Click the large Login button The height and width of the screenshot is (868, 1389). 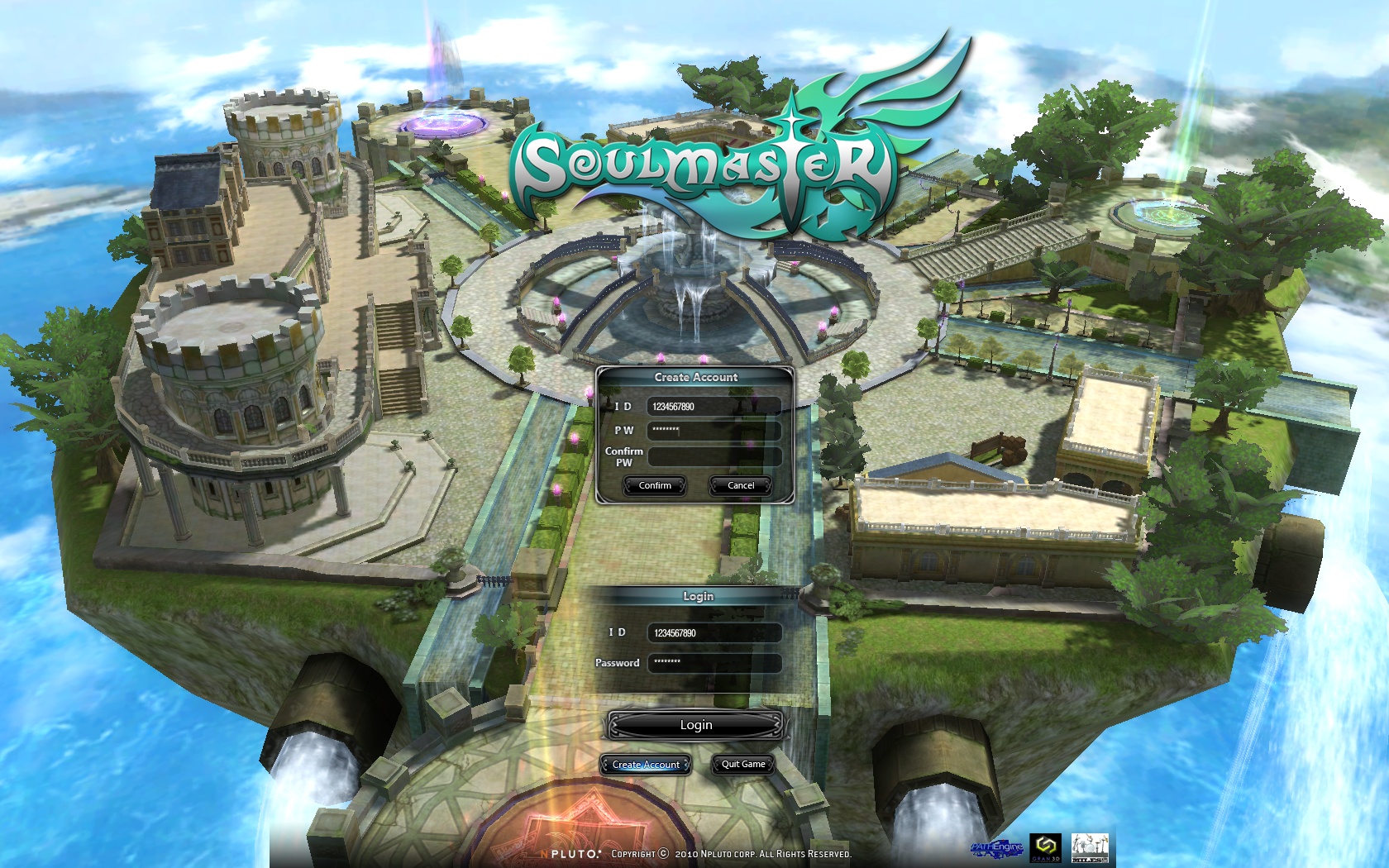pos(695,725)
